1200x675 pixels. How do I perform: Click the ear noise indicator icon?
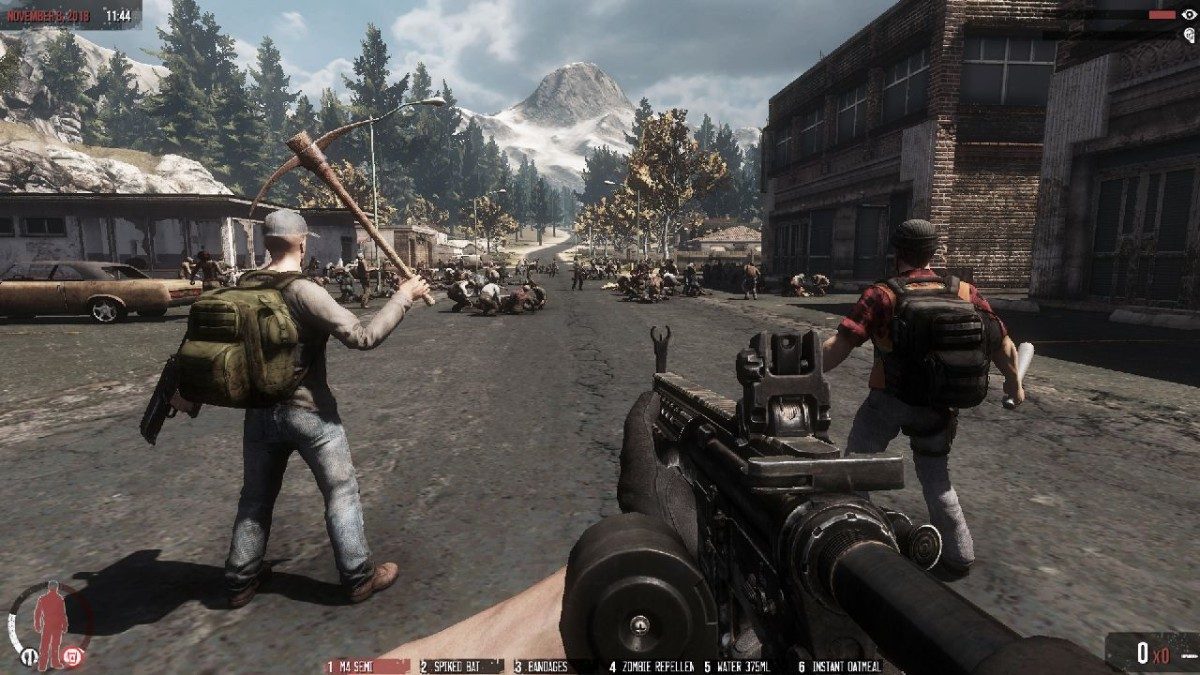[1189, 34]
